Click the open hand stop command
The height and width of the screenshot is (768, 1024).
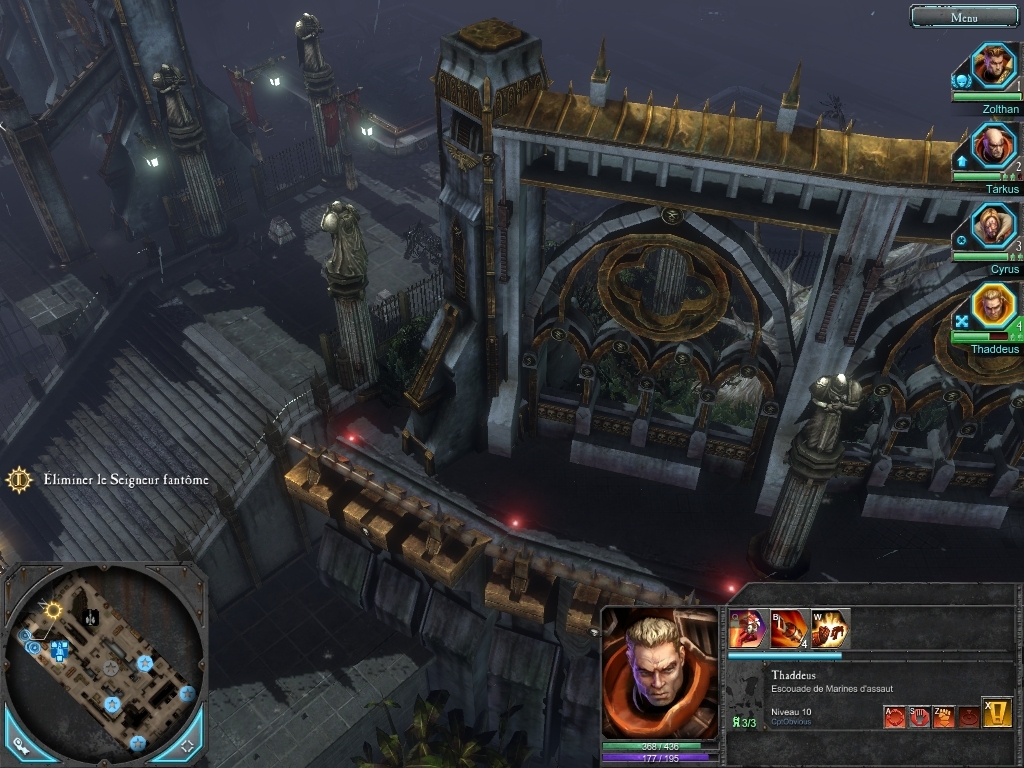tap(919, 716)
